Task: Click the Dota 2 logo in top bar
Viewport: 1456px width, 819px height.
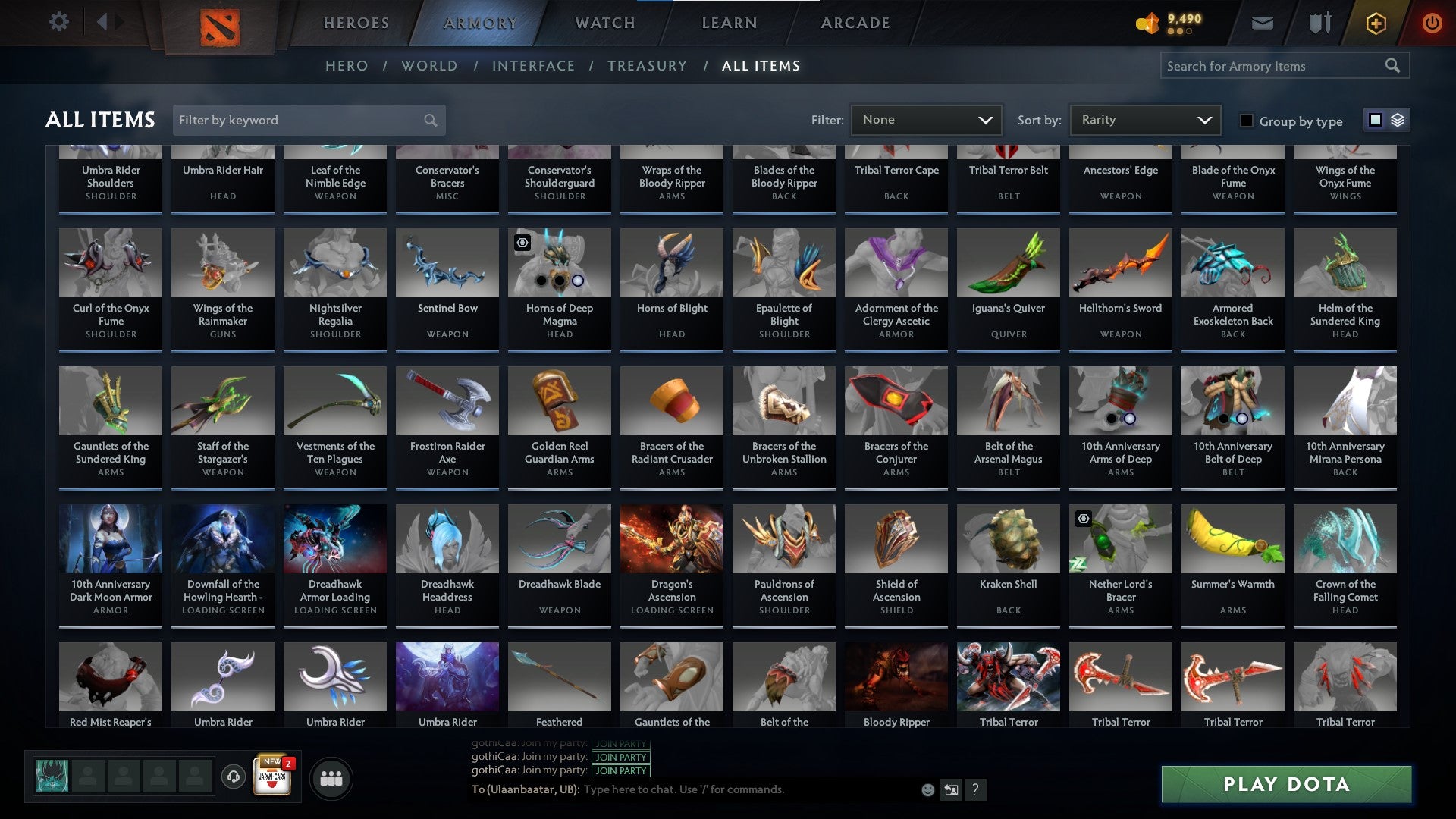Action: pyautogui.click(x=221, y=22)
